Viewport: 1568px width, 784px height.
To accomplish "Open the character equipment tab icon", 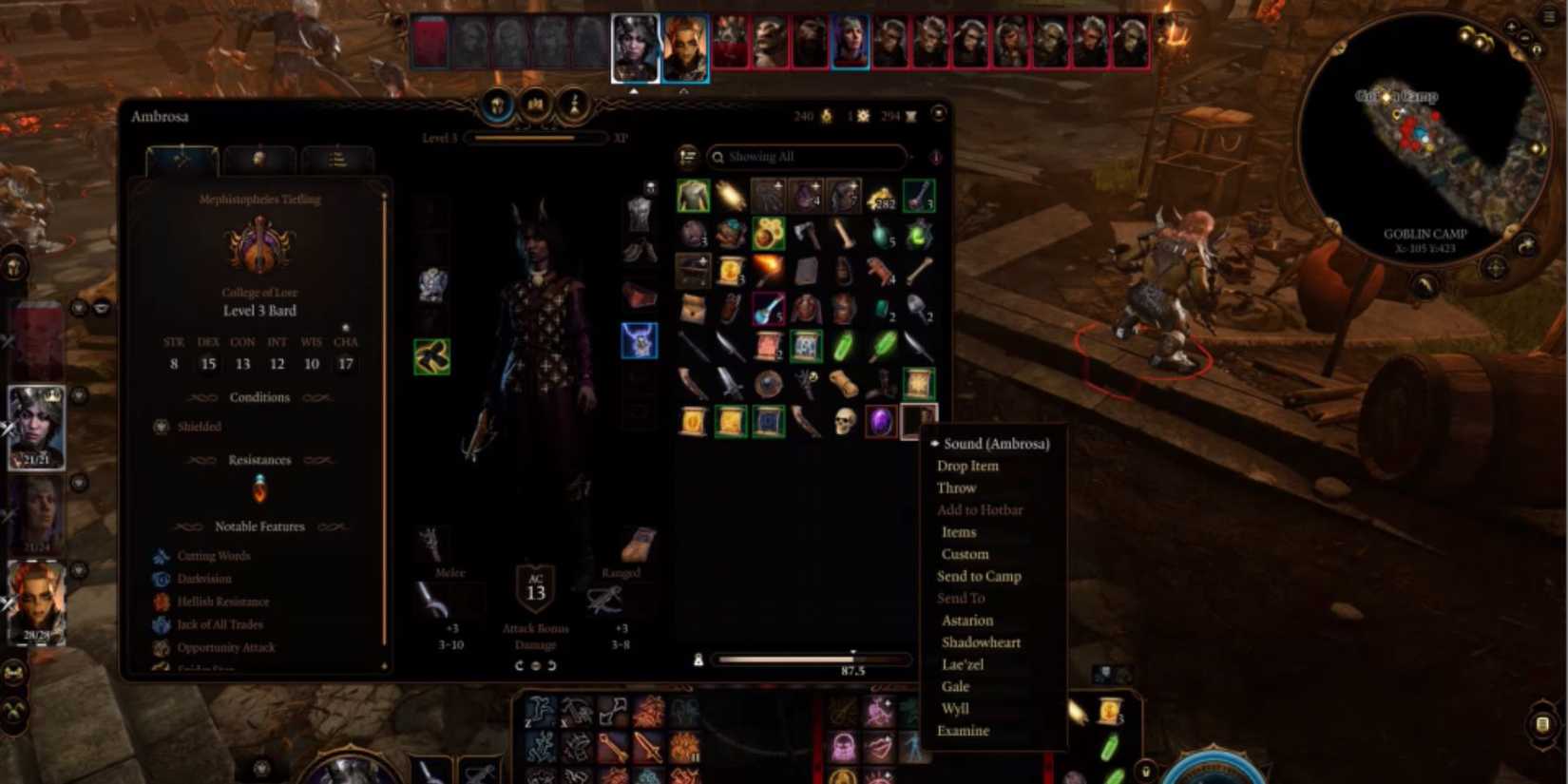I will tap(495, 106).
